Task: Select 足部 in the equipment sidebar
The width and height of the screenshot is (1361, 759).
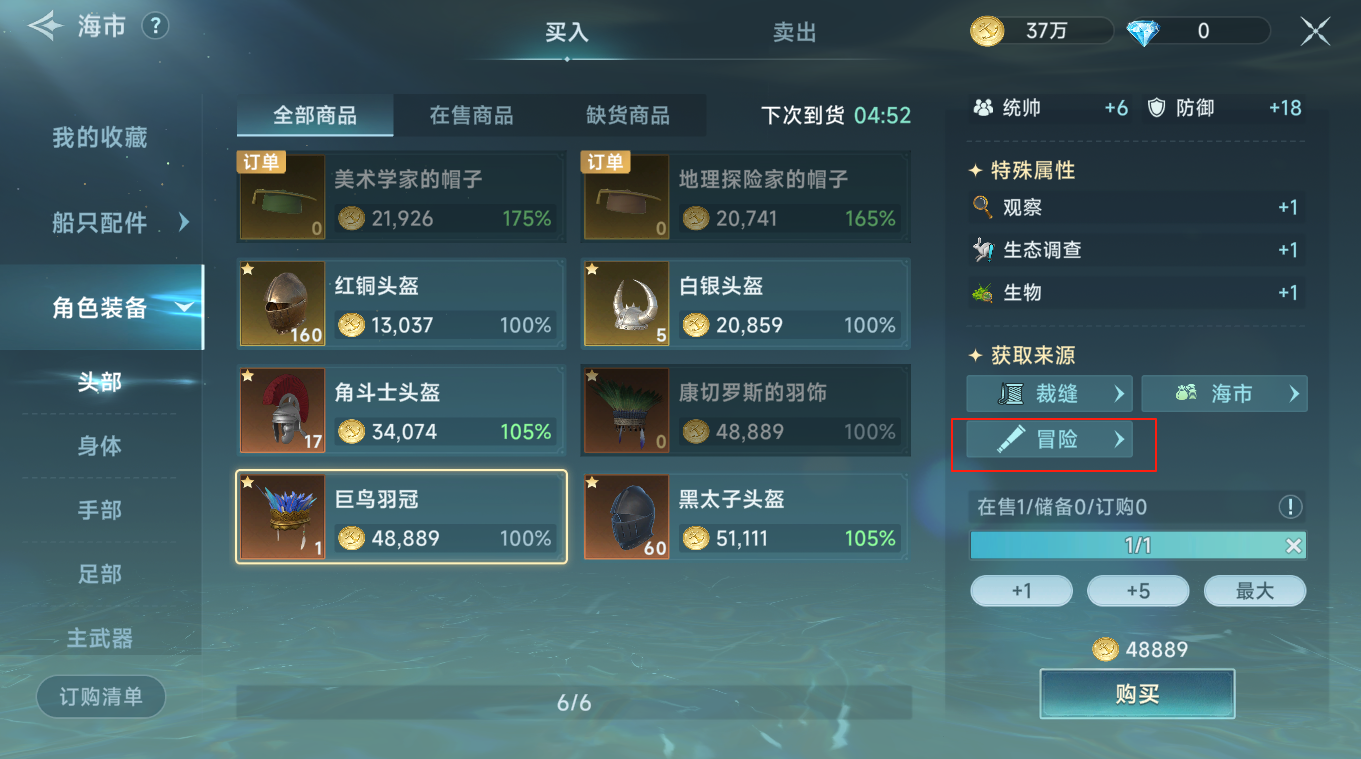Action: [x=99, y=573]
